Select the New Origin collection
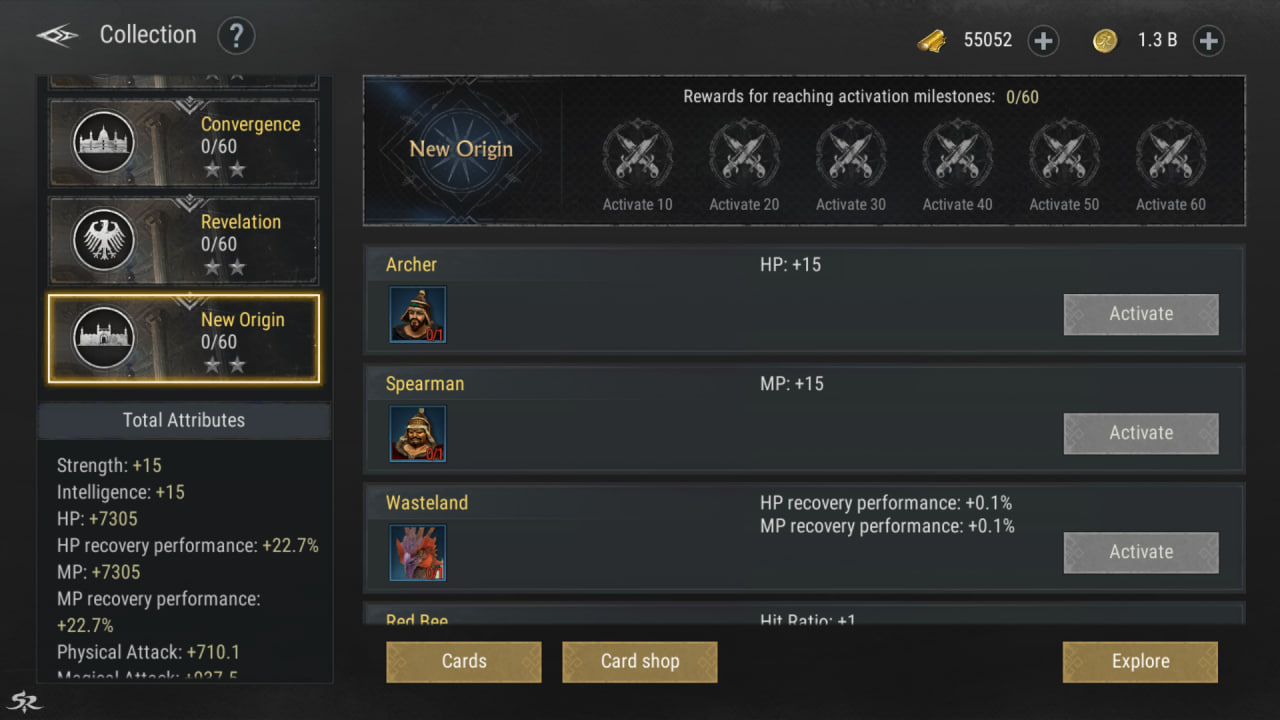 184,339
